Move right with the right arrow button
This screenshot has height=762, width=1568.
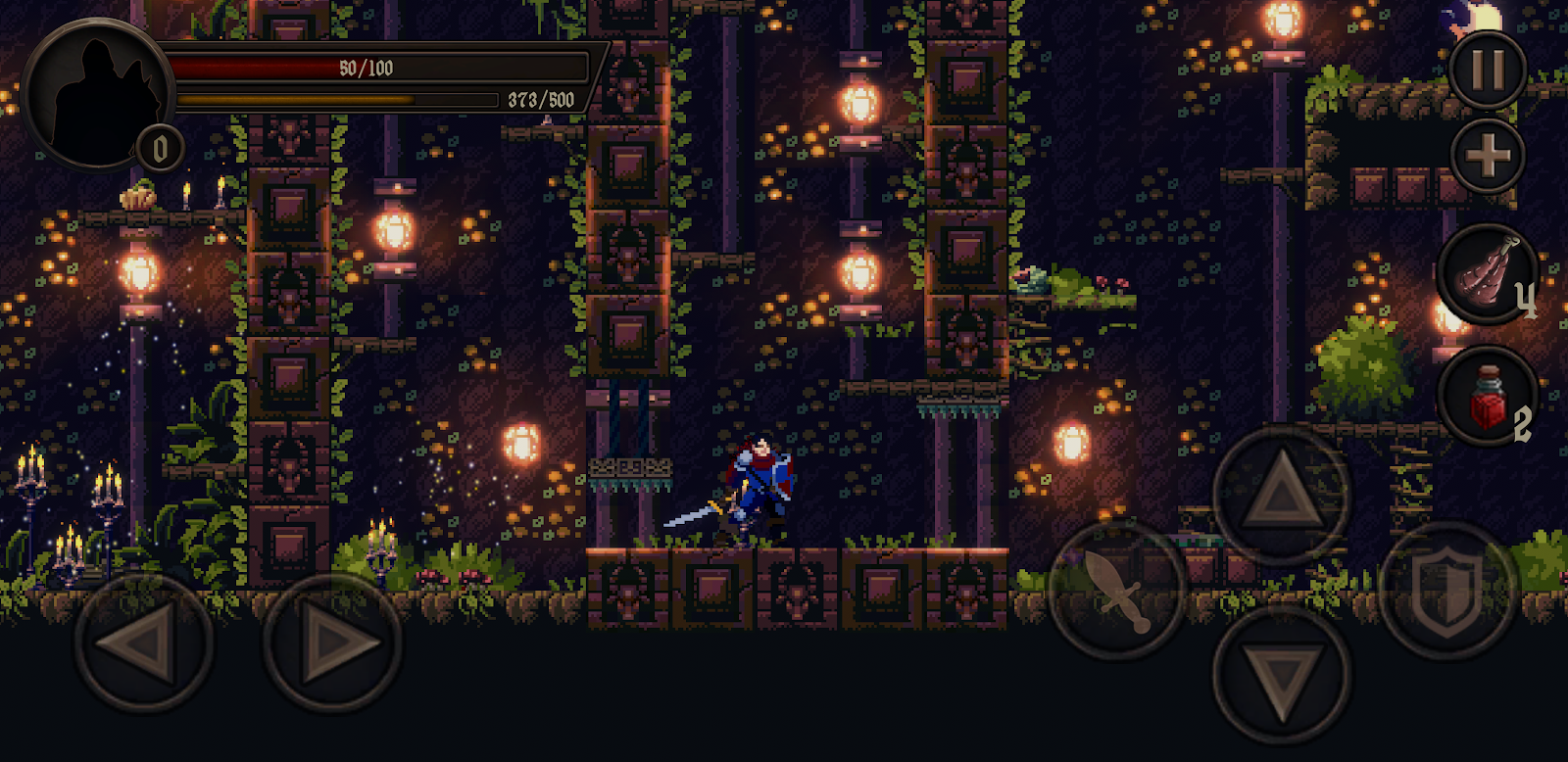[x=332, y=643]
